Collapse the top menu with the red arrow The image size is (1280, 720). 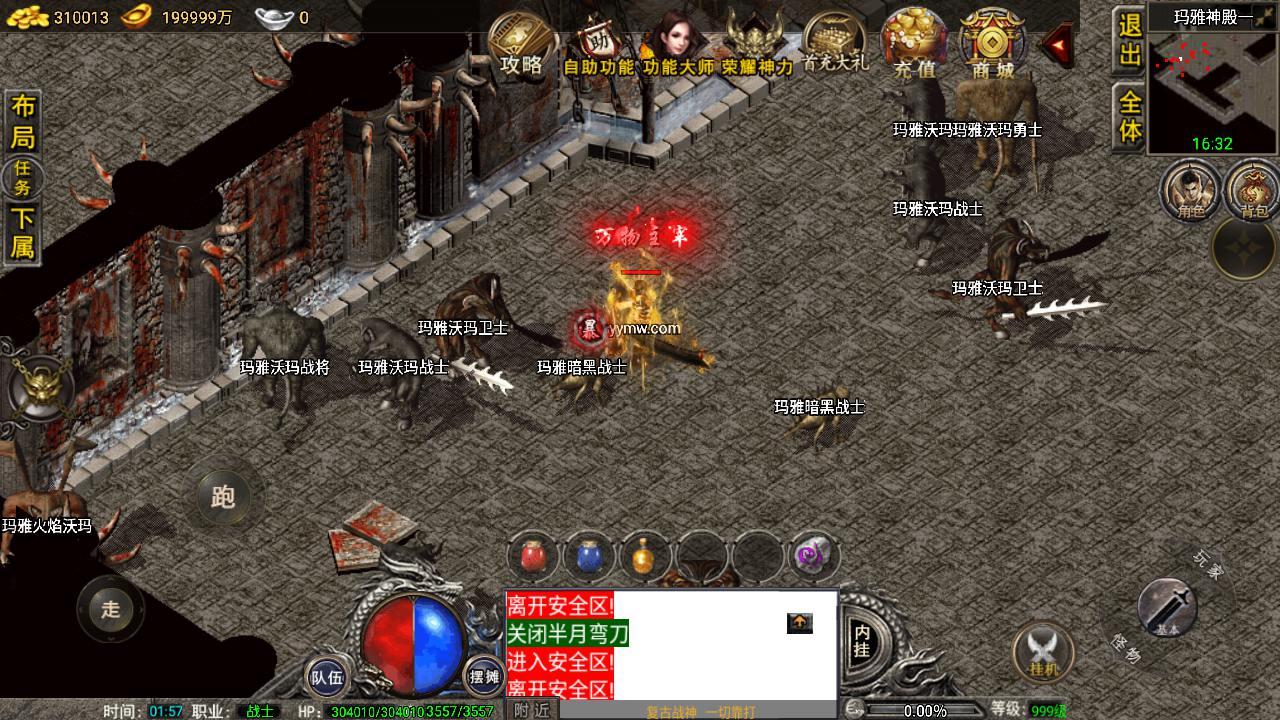[x=1056, y=43]
